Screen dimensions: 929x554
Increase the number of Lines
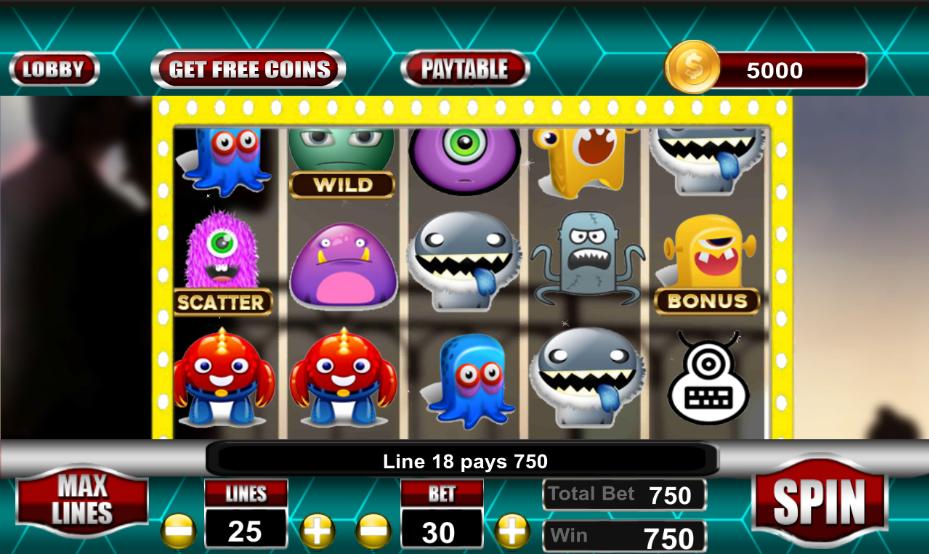point(316,529)
